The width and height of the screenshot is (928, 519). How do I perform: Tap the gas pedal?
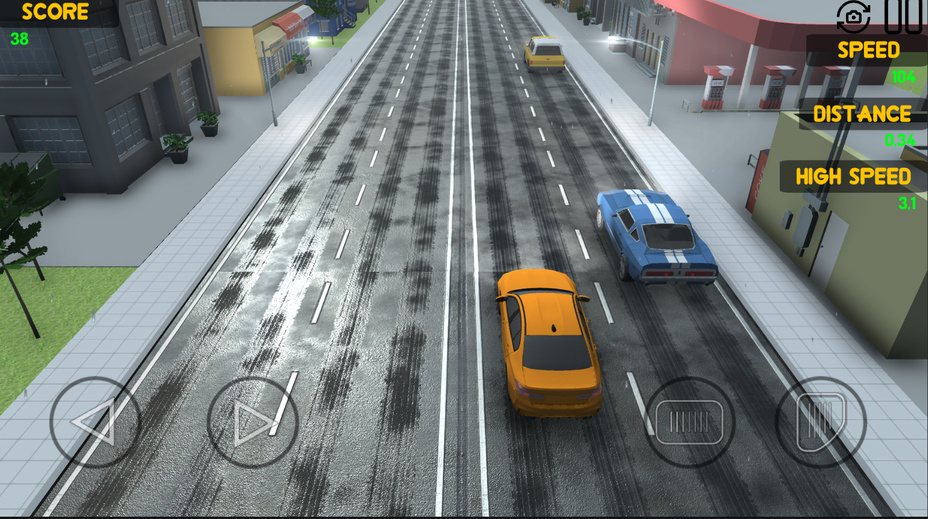(x=820, y=421)
